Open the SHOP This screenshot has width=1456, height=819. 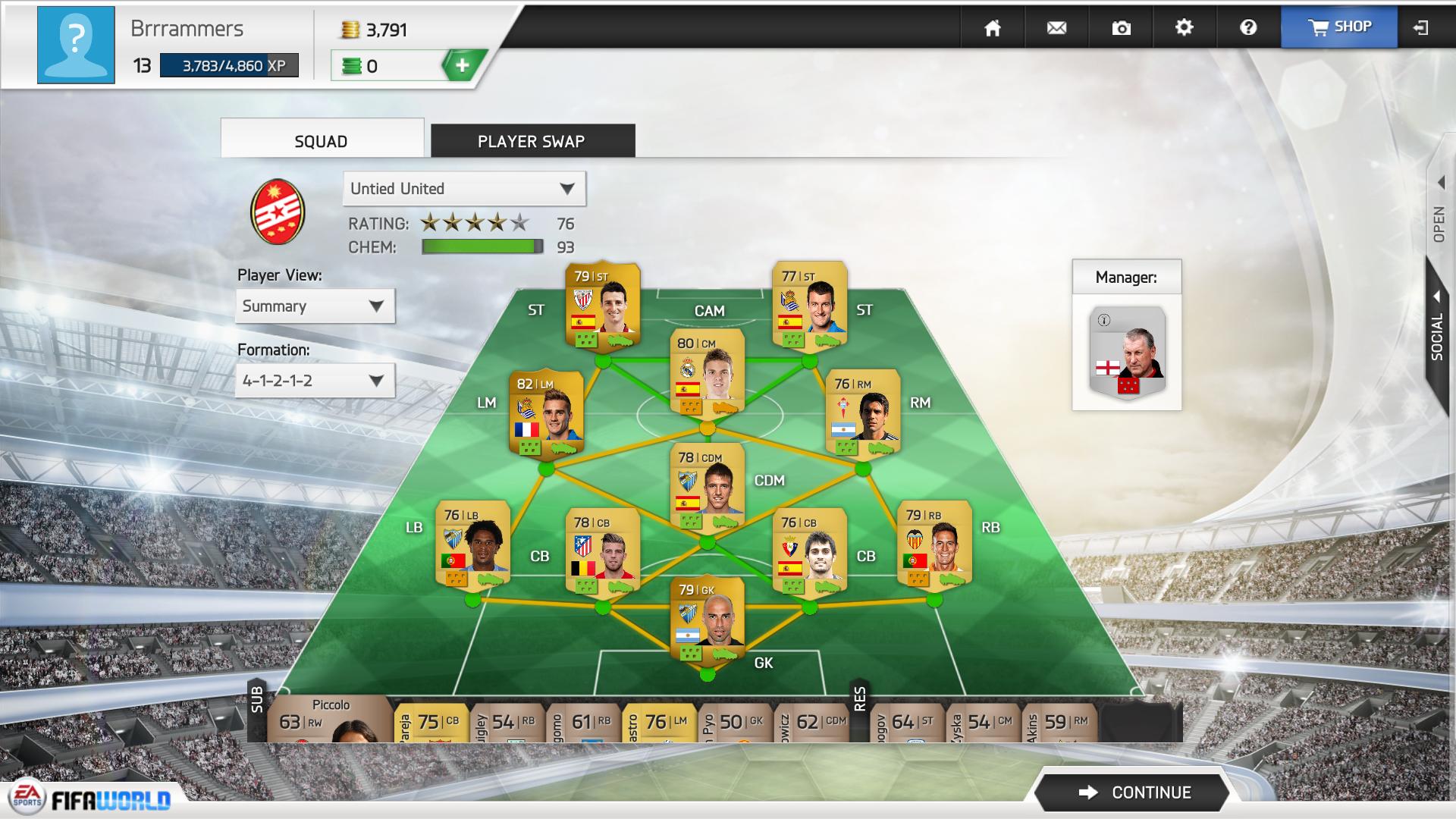point(1339,27)
